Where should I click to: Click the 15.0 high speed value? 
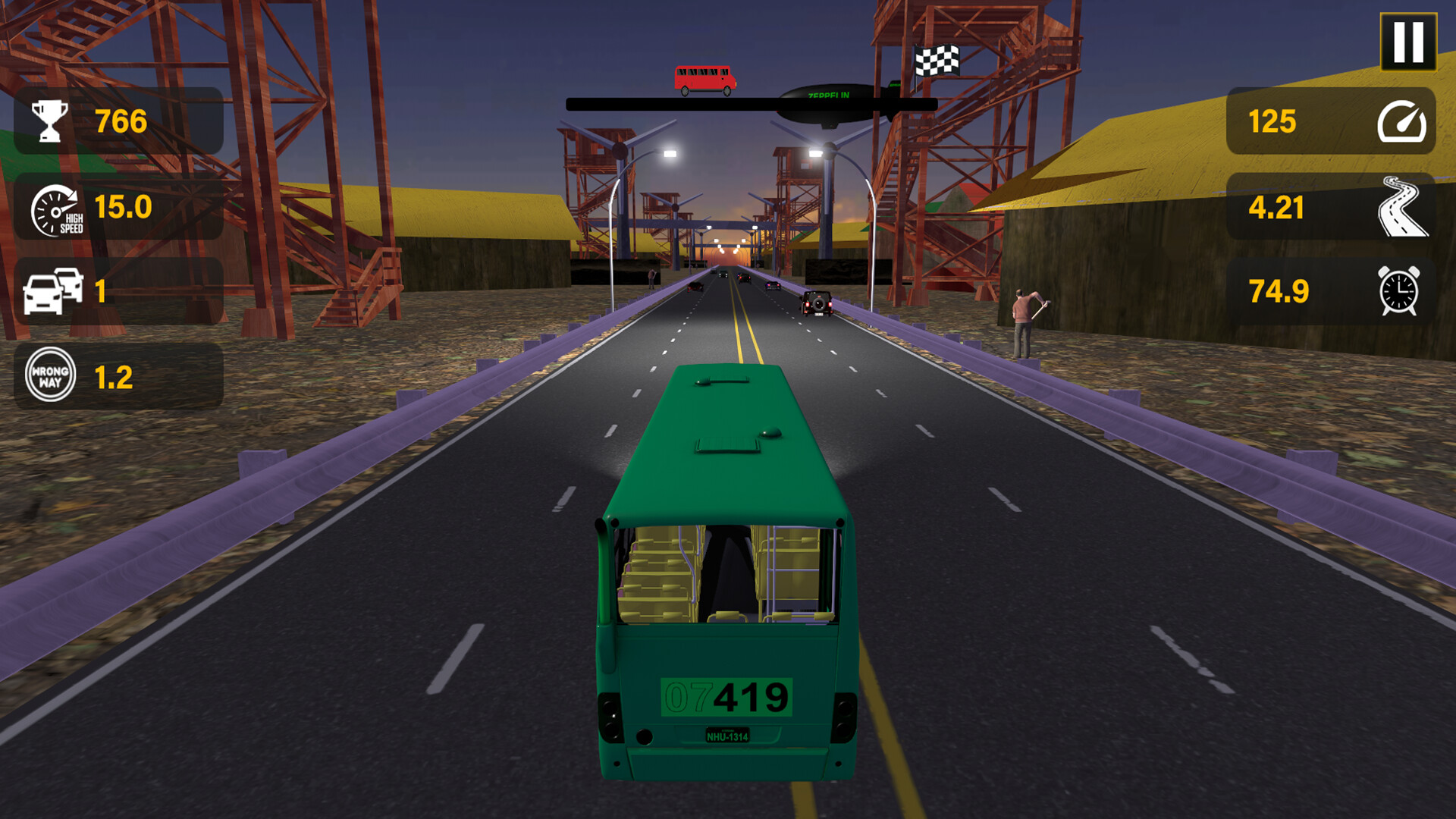pos(124,206)
